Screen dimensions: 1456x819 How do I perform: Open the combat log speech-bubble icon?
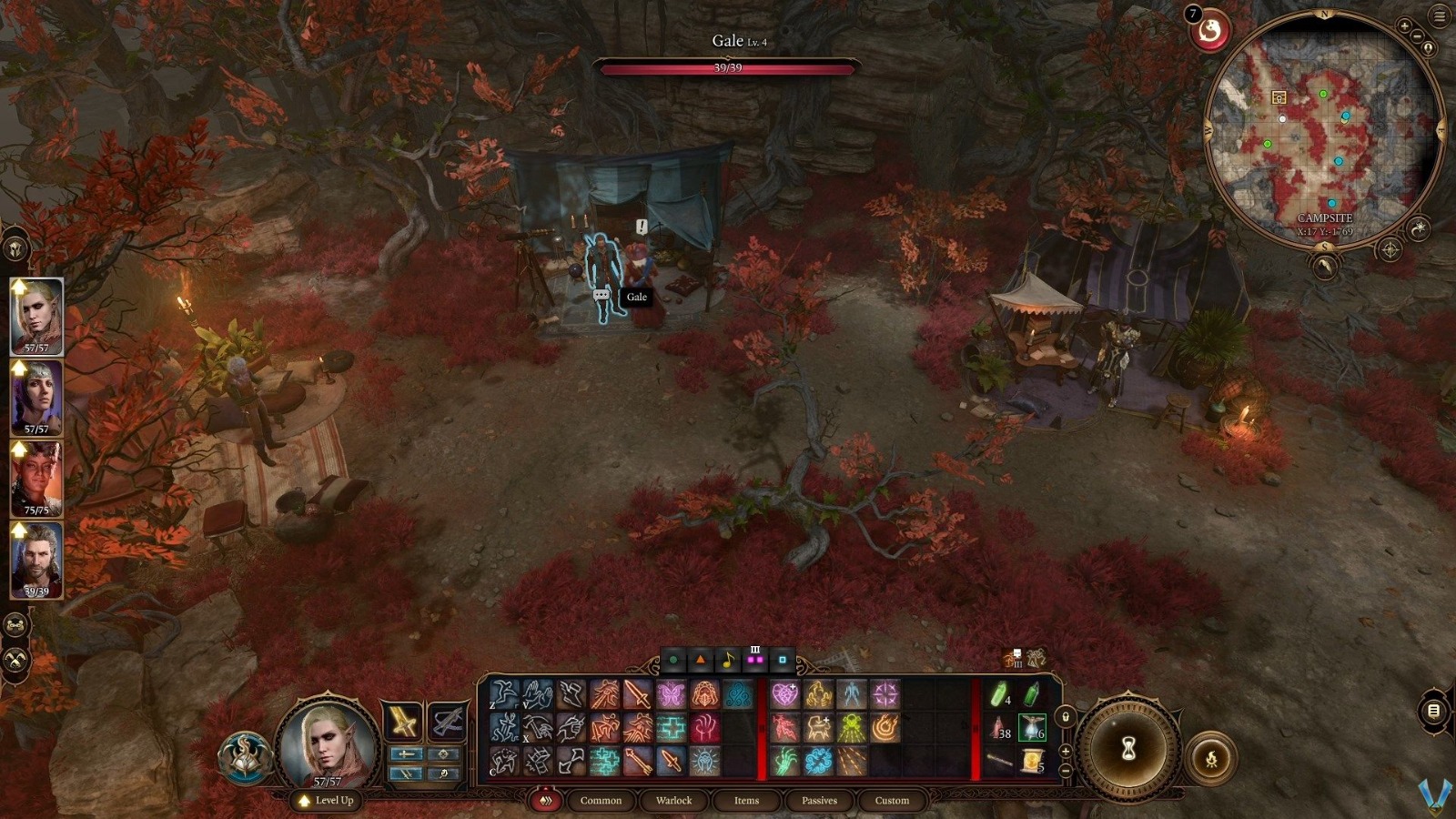[x=1434, y=711]
